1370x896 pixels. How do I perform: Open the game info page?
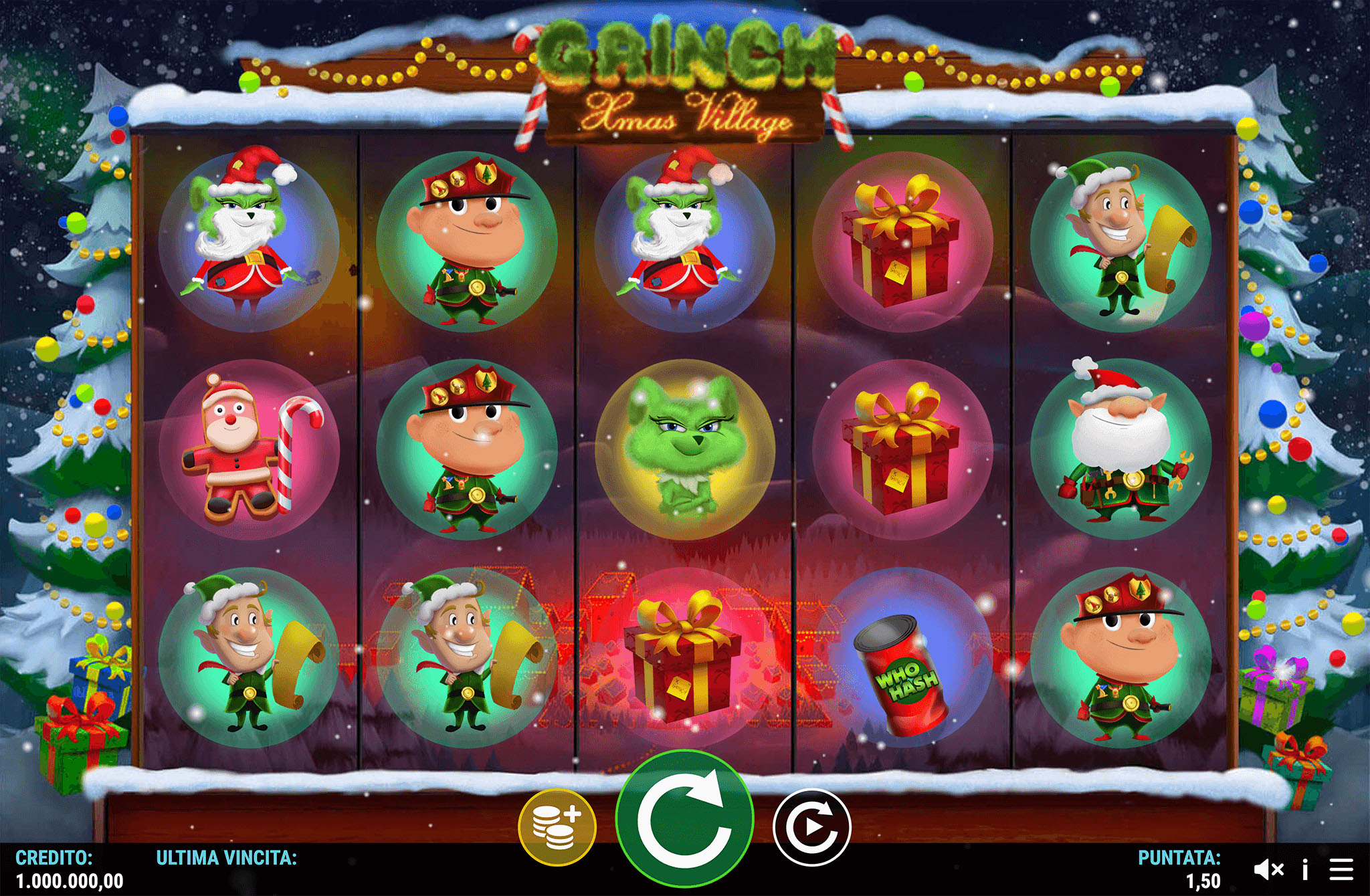(x=1304, y=869)
